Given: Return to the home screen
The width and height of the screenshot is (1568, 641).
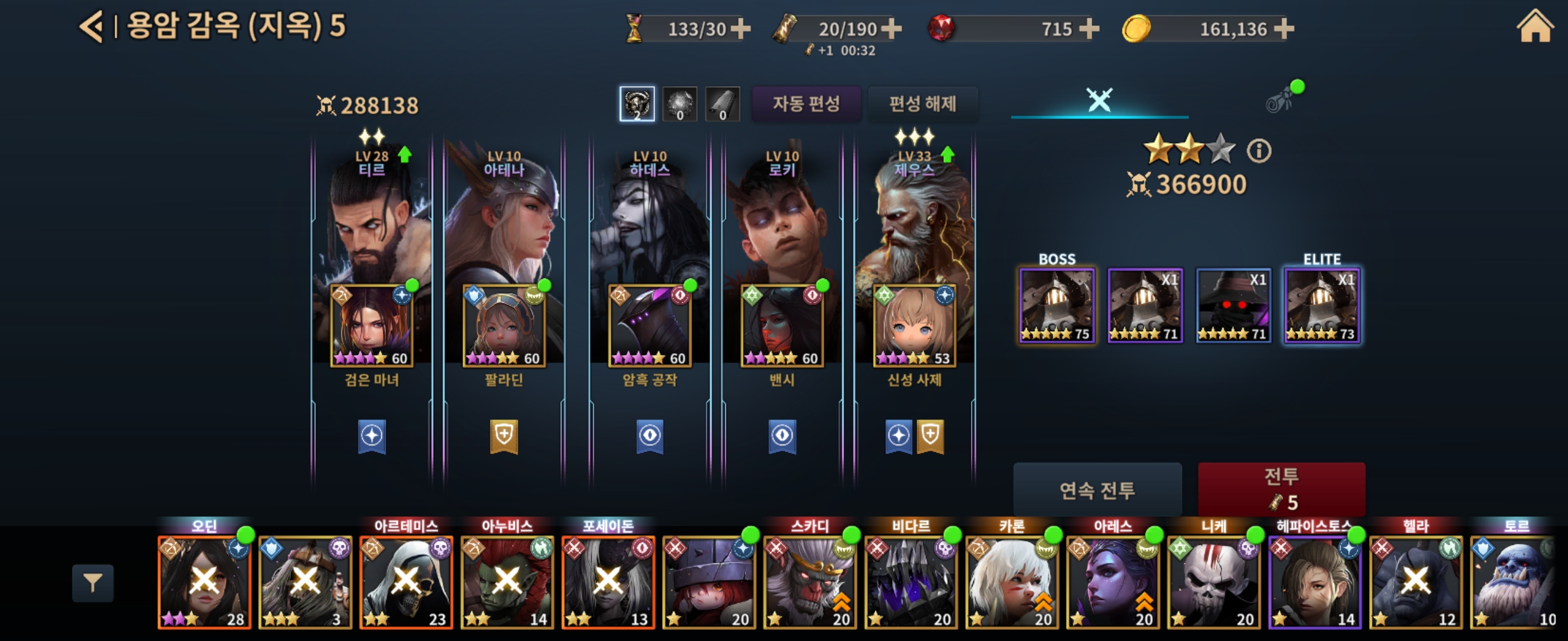Looking at the screenshot, I should pos(1534,27).
